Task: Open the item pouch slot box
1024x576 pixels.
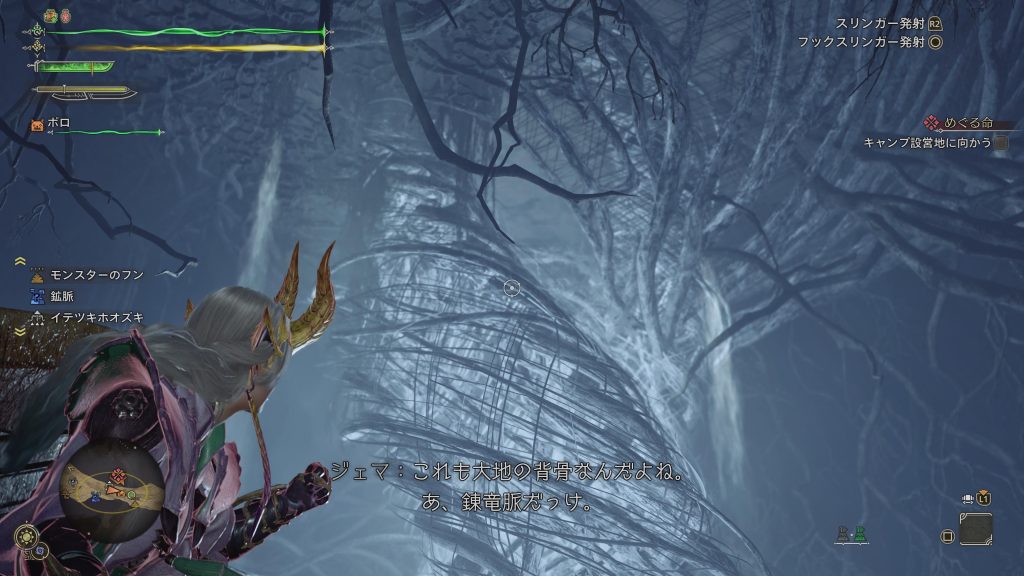Action: [x=975, y=529]
